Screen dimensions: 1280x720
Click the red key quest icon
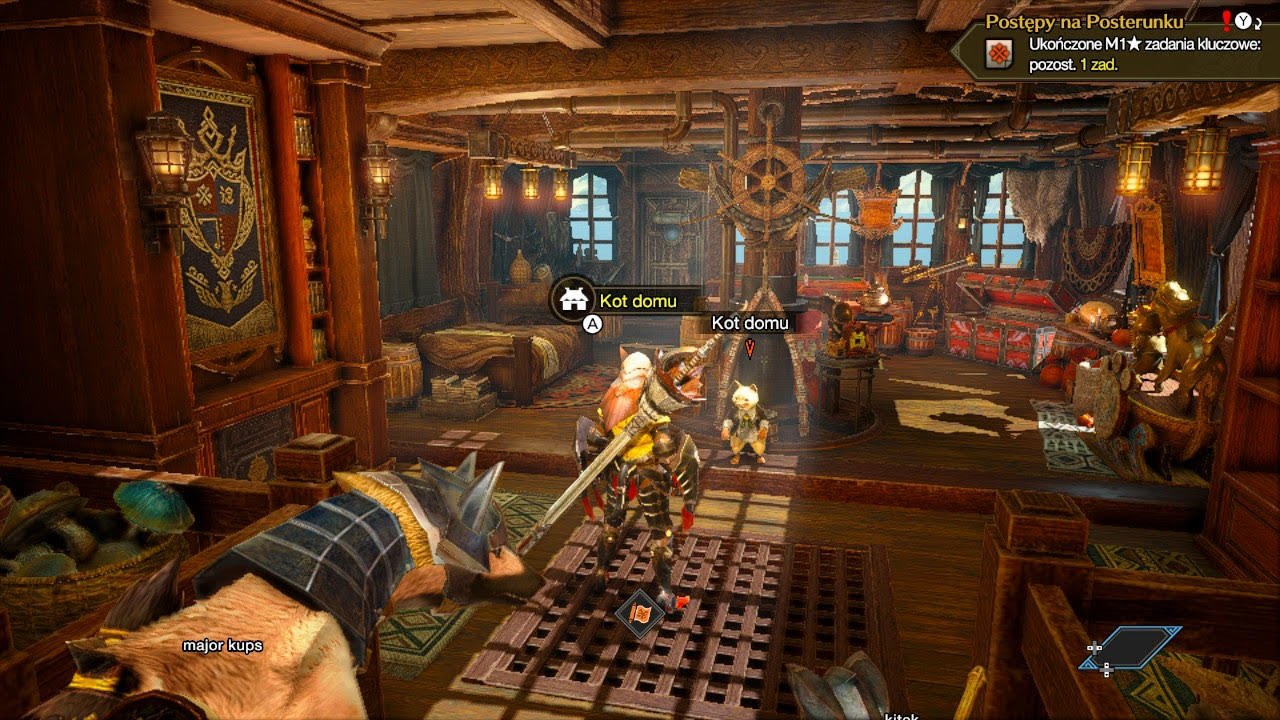pyautogui.click(x=998, y=54)
